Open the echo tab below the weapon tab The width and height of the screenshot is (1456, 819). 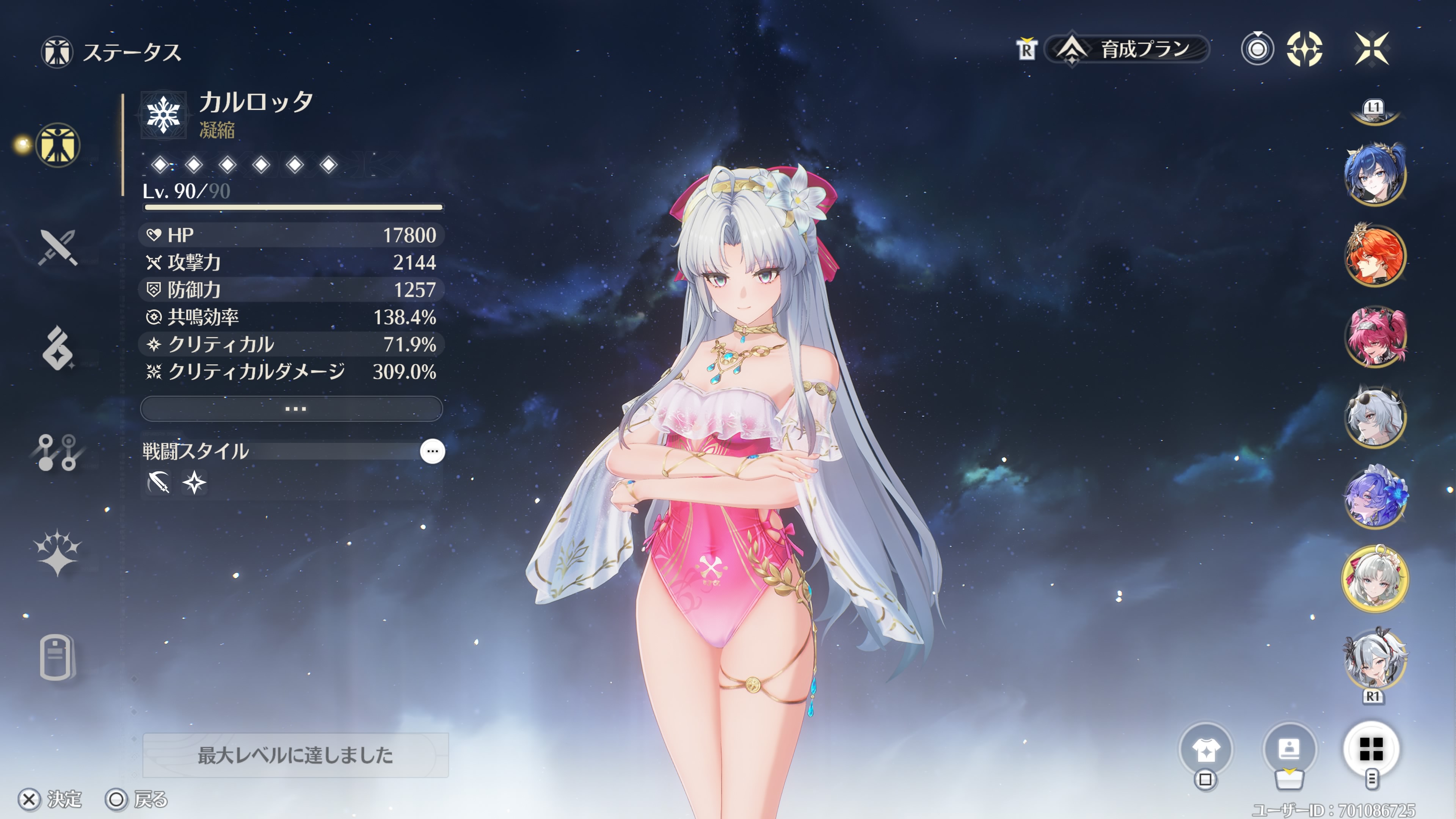pos(58,349)
